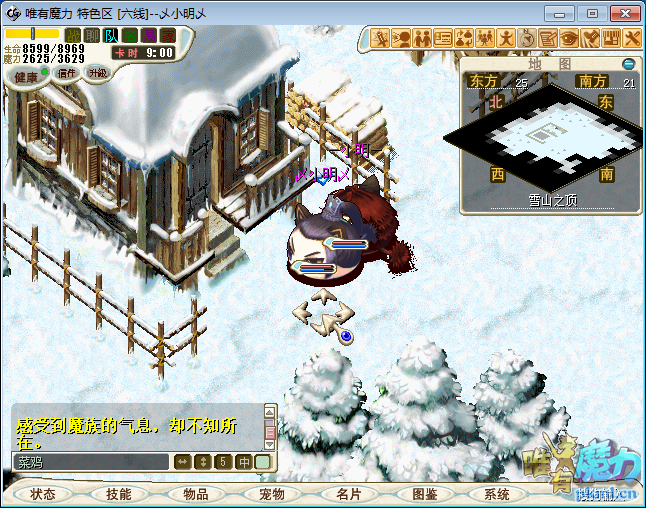The height and width of the screenshot is (508, 646).
Task: Toggle the 战 battle mode switch
Action: tap(73, 35)
